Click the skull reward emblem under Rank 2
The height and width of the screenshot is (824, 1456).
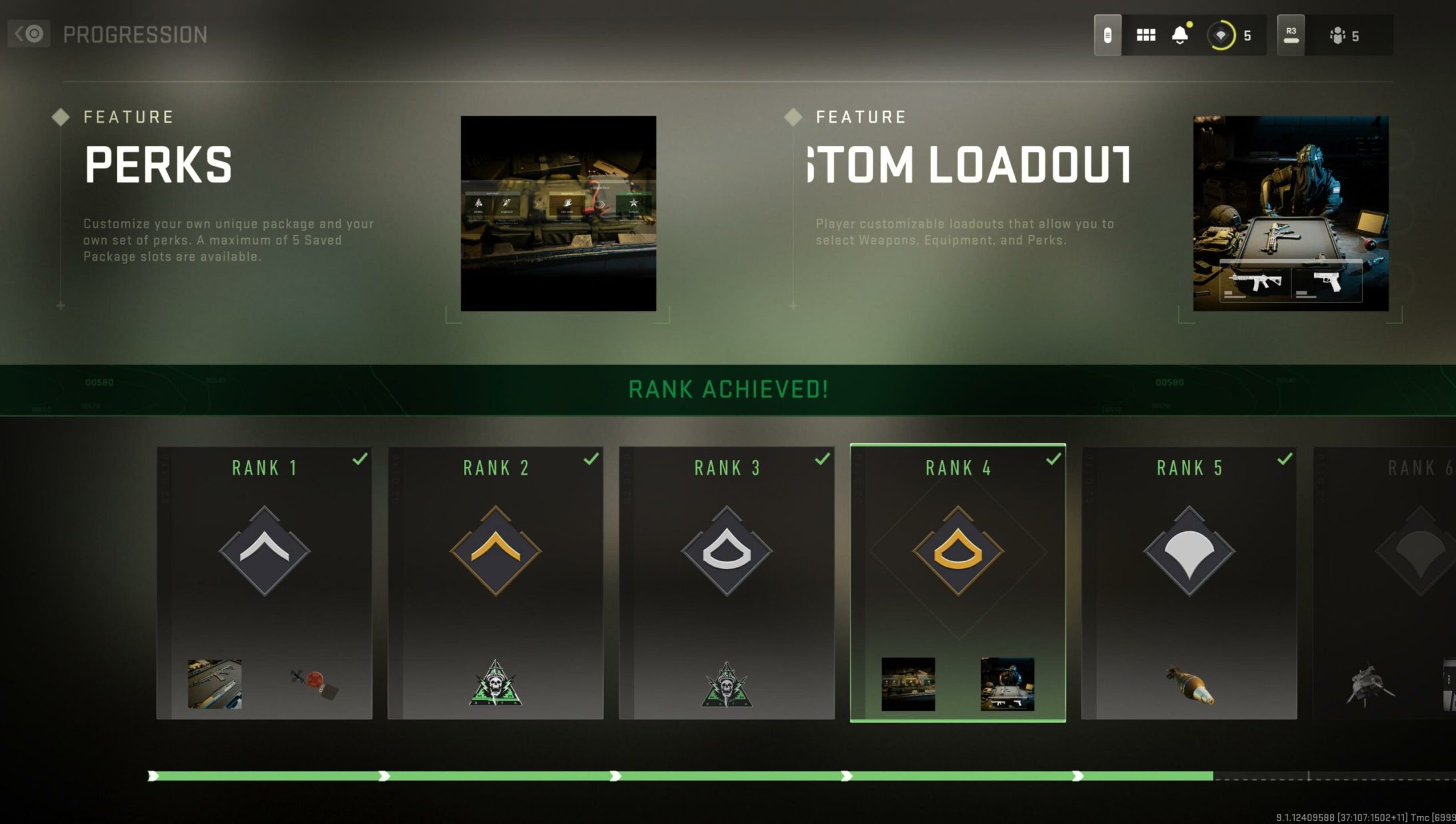click(x=495, y=682)
